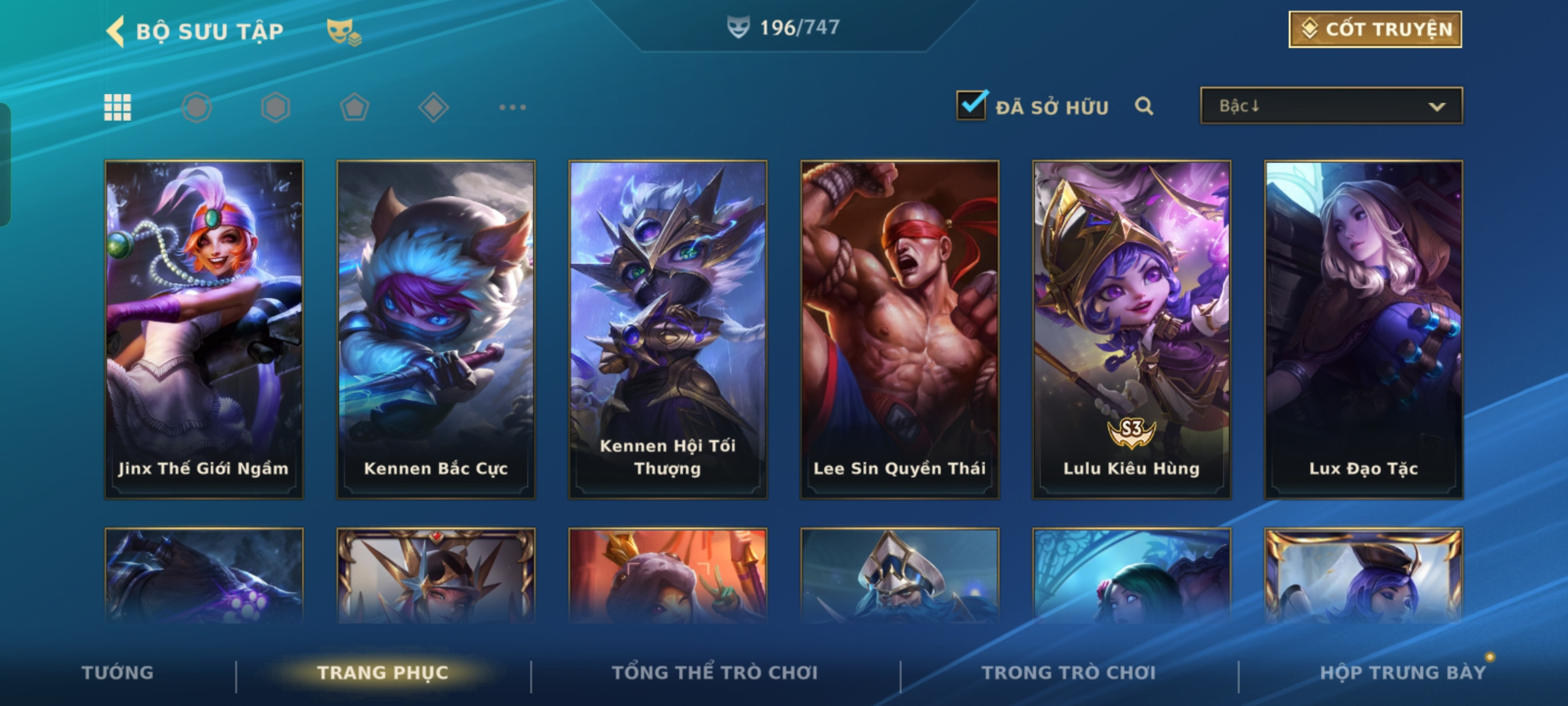Image resolution: width=1568 pixels, height=706 pixels.
Task: Select the all-skins grid filter
Action: (118, 107)
